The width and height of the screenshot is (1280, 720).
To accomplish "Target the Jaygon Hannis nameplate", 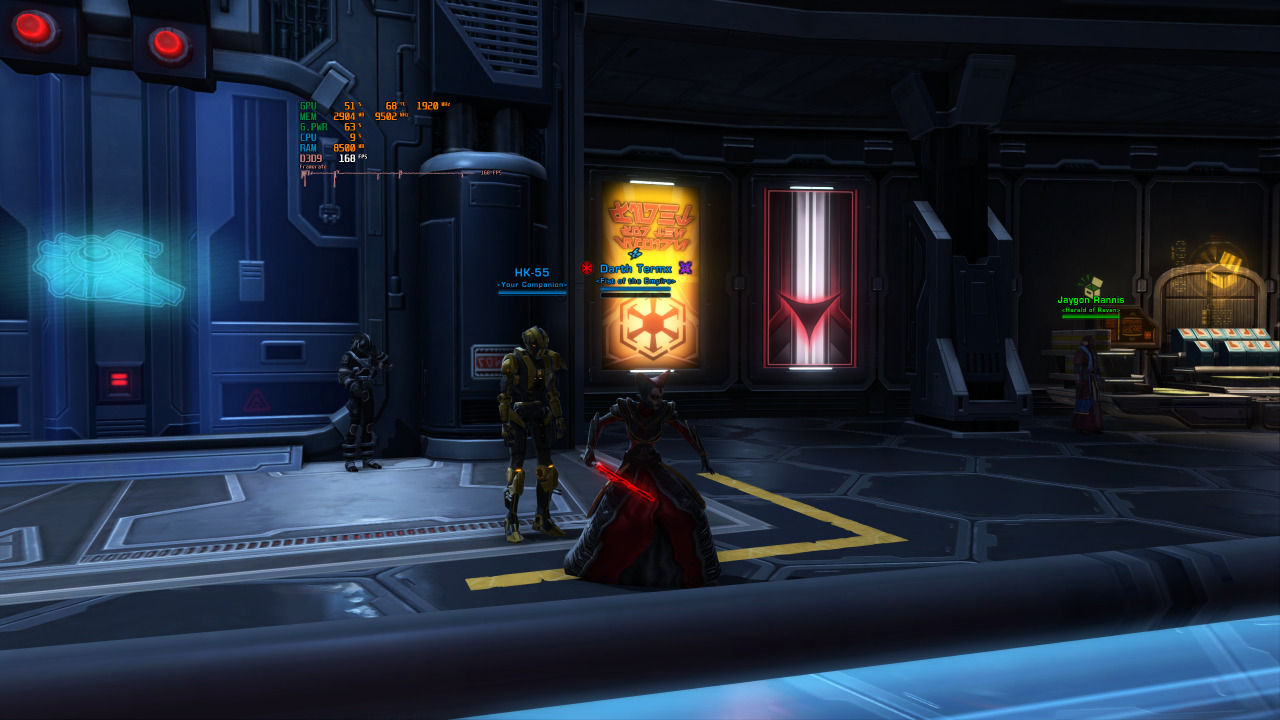I will (1090, 300).
